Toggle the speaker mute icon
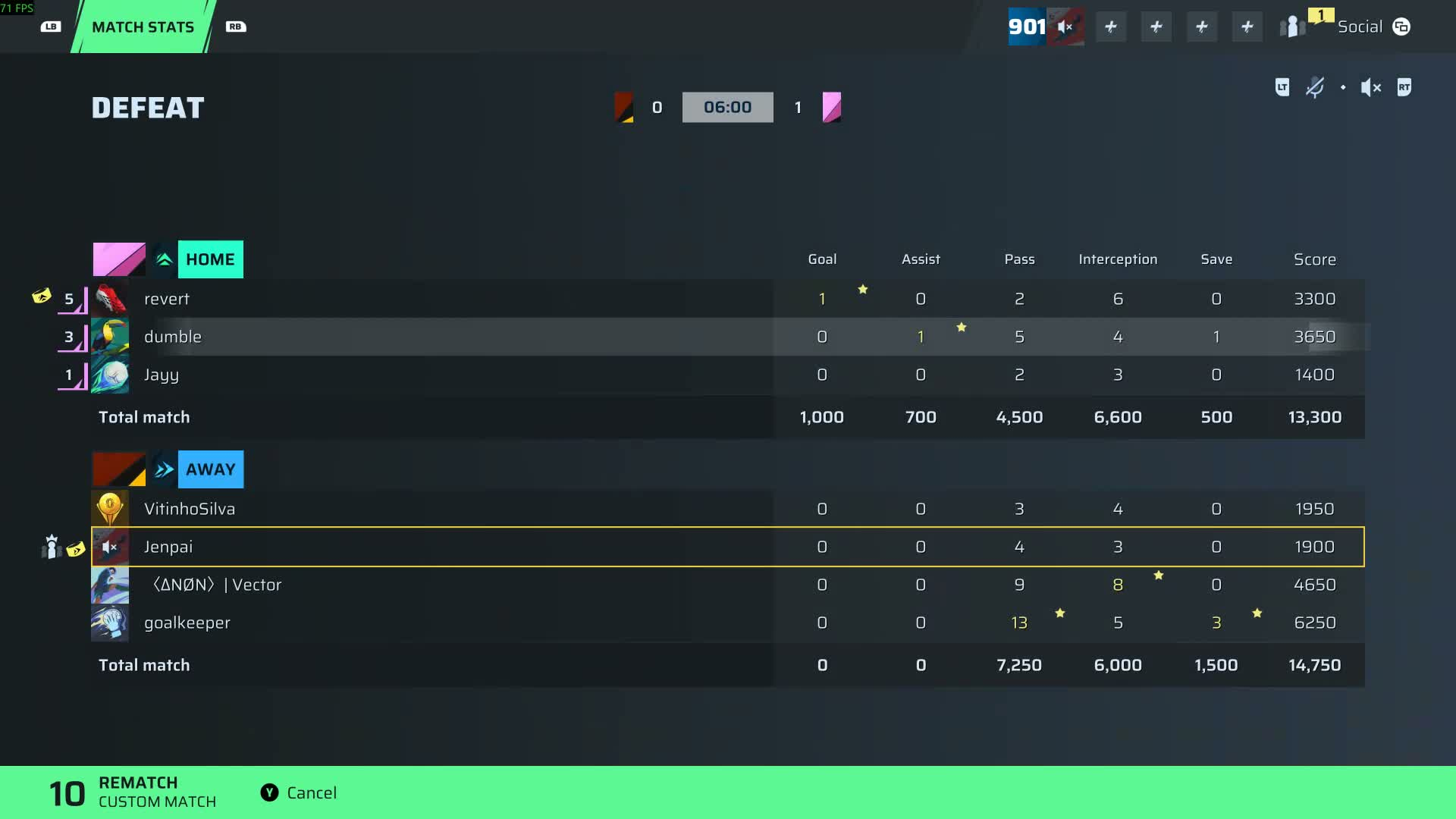Screen dimensions: 1456x819 [1370, 88]
